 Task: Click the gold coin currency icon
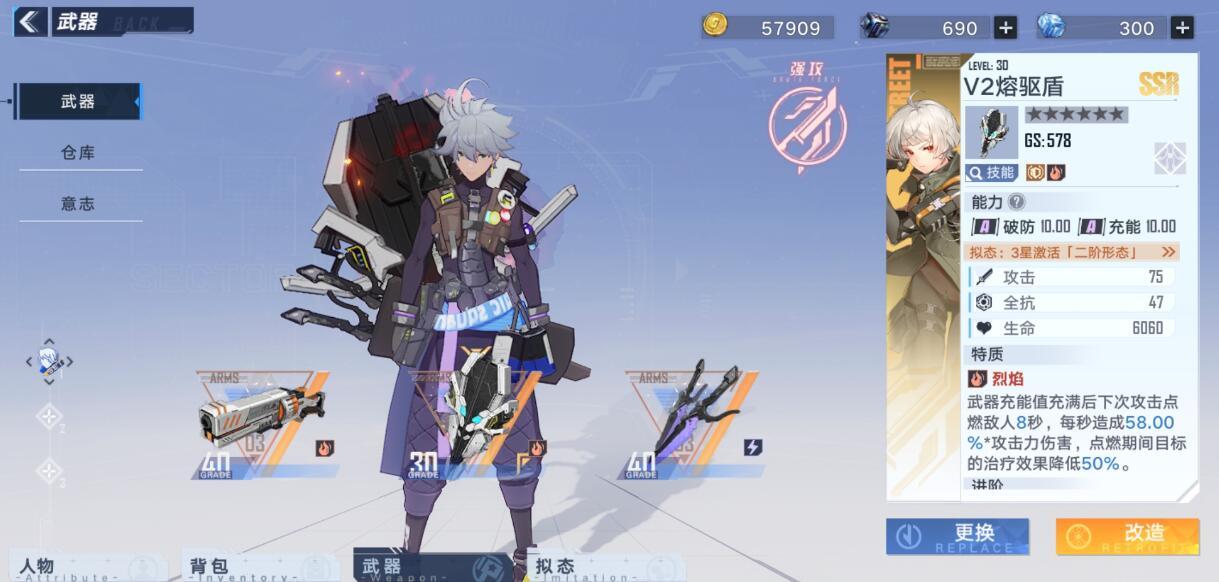coord(715,26)
